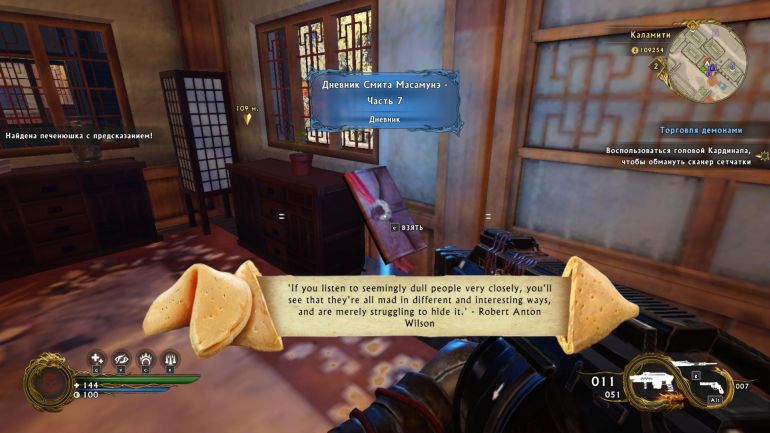
Task: Click the circular minimap
Action: point(707,62)
